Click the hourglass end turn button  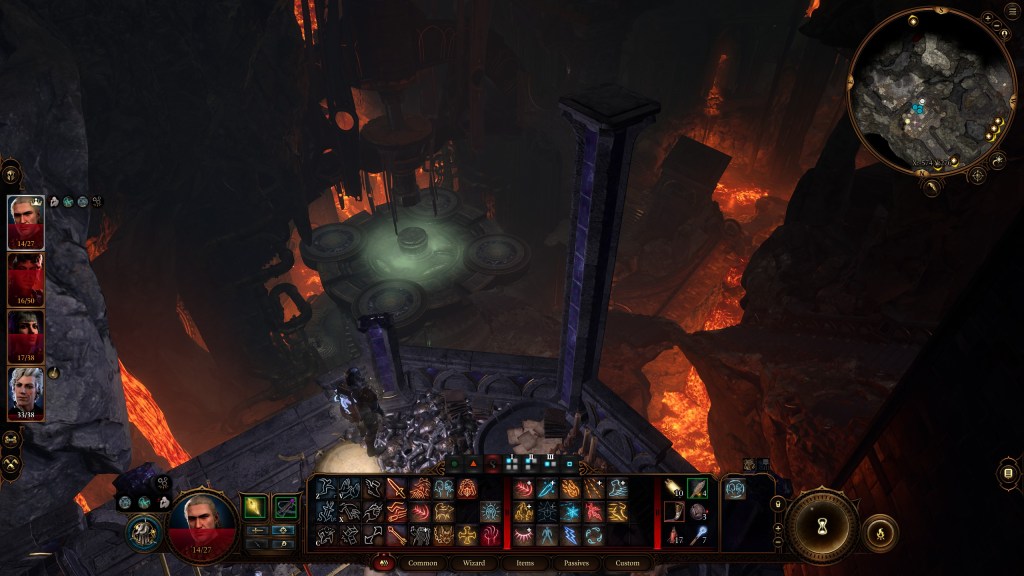(x=822, y=527)
